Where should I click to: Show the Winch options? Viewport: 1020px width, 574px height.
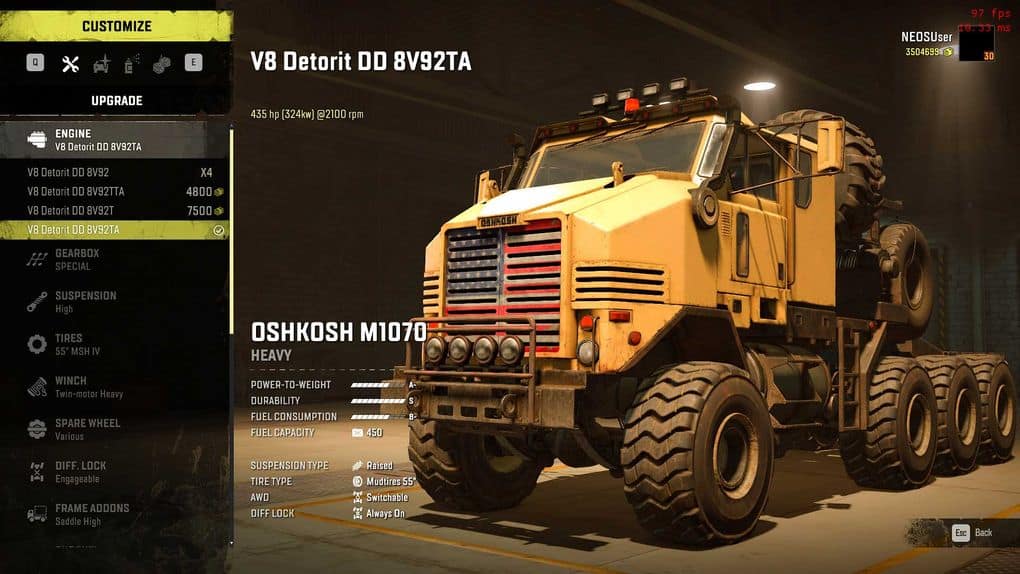tap(114, 387)
